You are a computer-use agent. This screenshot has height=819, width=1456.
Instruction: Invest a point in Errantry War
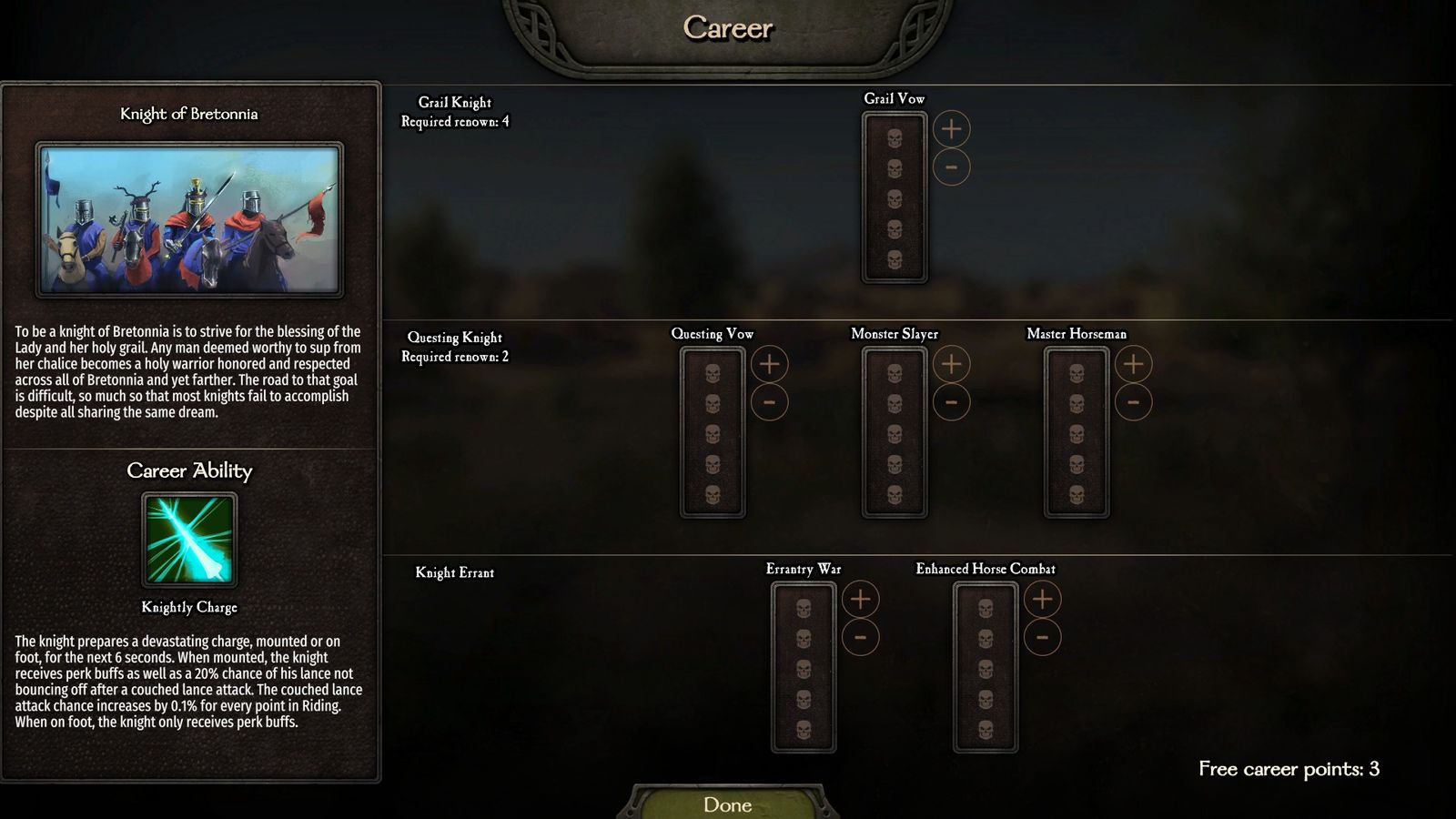pyautogui.click(x=860, y=599)
